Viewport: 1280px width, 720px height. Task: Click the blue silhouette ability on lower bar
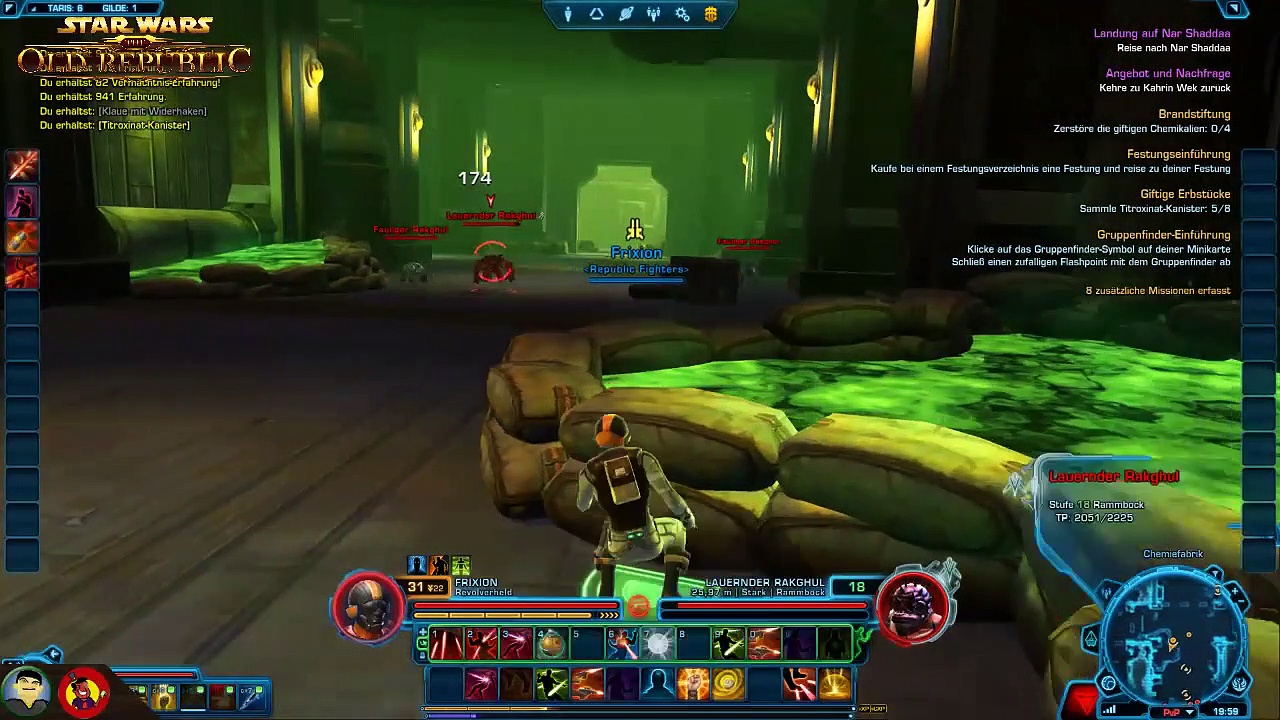pyautogui.click(x=657, y=684)
